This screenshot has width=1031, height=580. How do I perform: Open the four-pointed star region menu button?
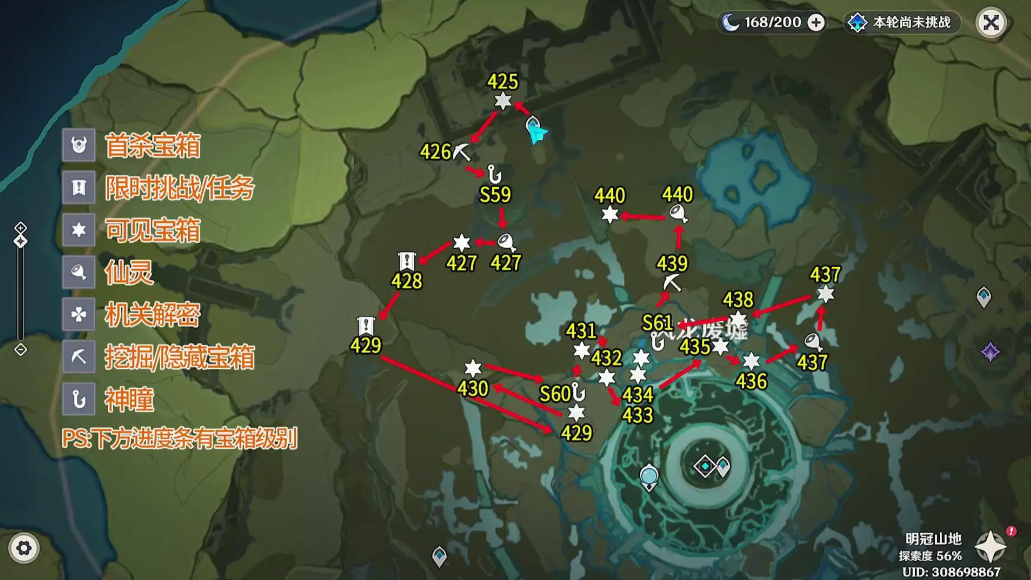992,546
